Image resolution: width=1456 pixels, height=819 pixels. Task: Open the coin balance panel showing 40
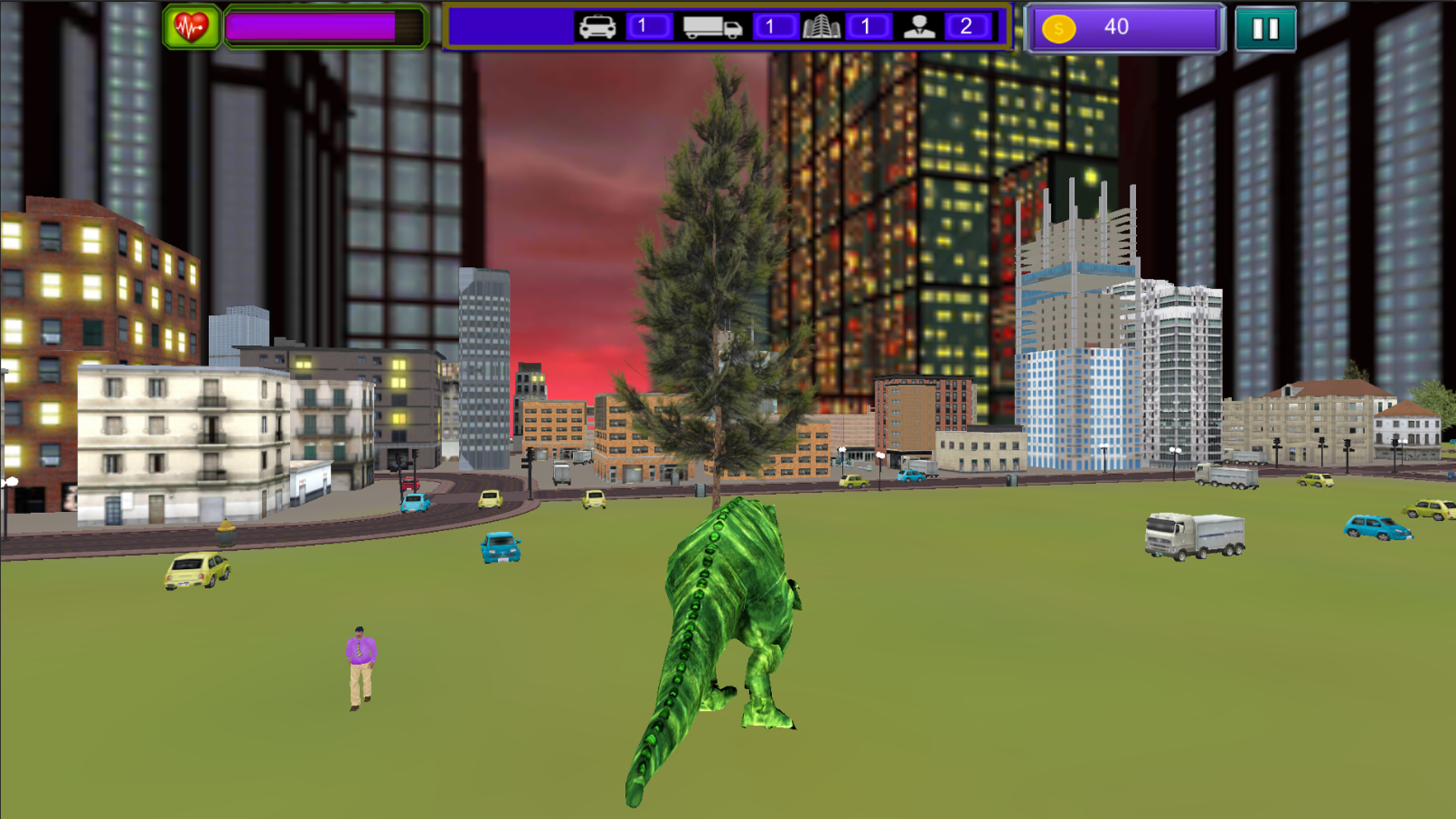coord(1125,28)
